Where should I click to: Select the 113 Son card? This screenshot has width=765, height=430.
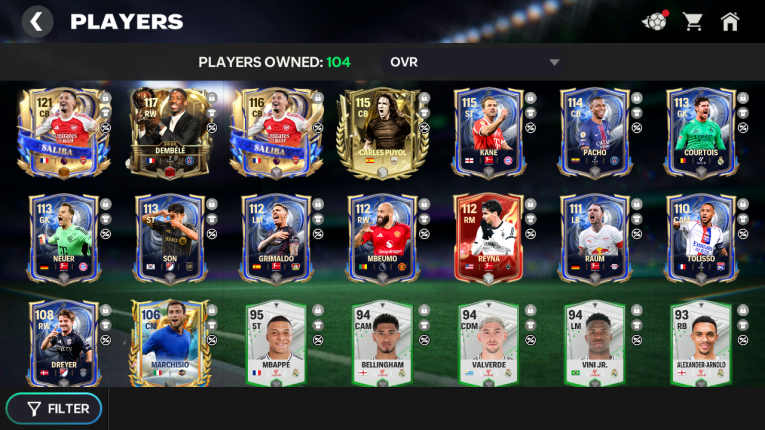point(167,239)
